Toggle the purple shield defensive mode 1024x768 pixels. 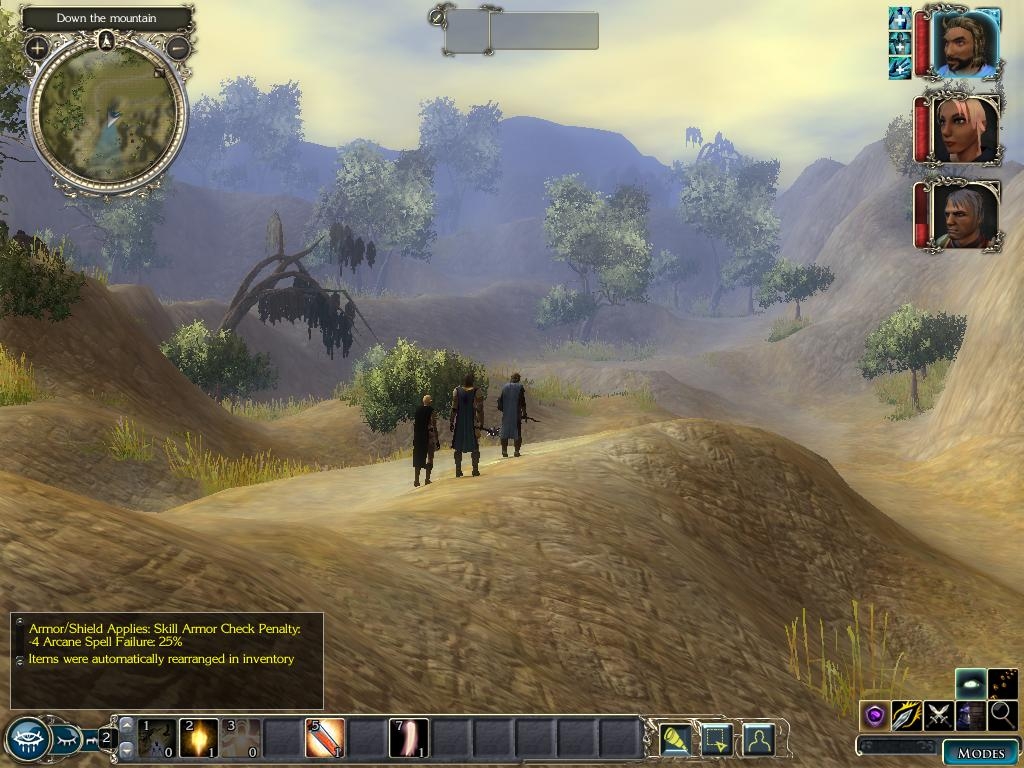pyautogui.click(x=876, y=715)
